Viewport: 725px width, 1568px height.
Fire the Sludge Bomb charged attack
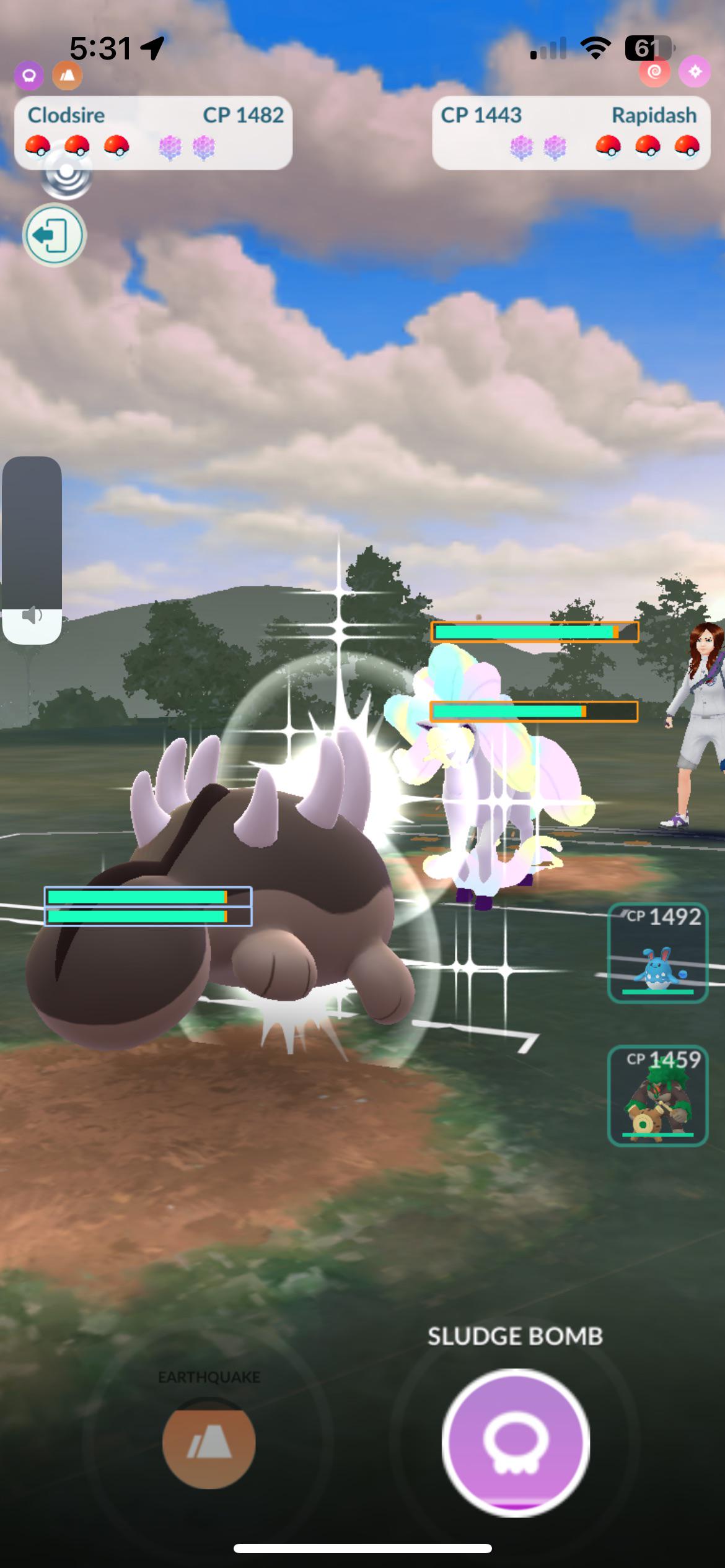point(516,1442)
